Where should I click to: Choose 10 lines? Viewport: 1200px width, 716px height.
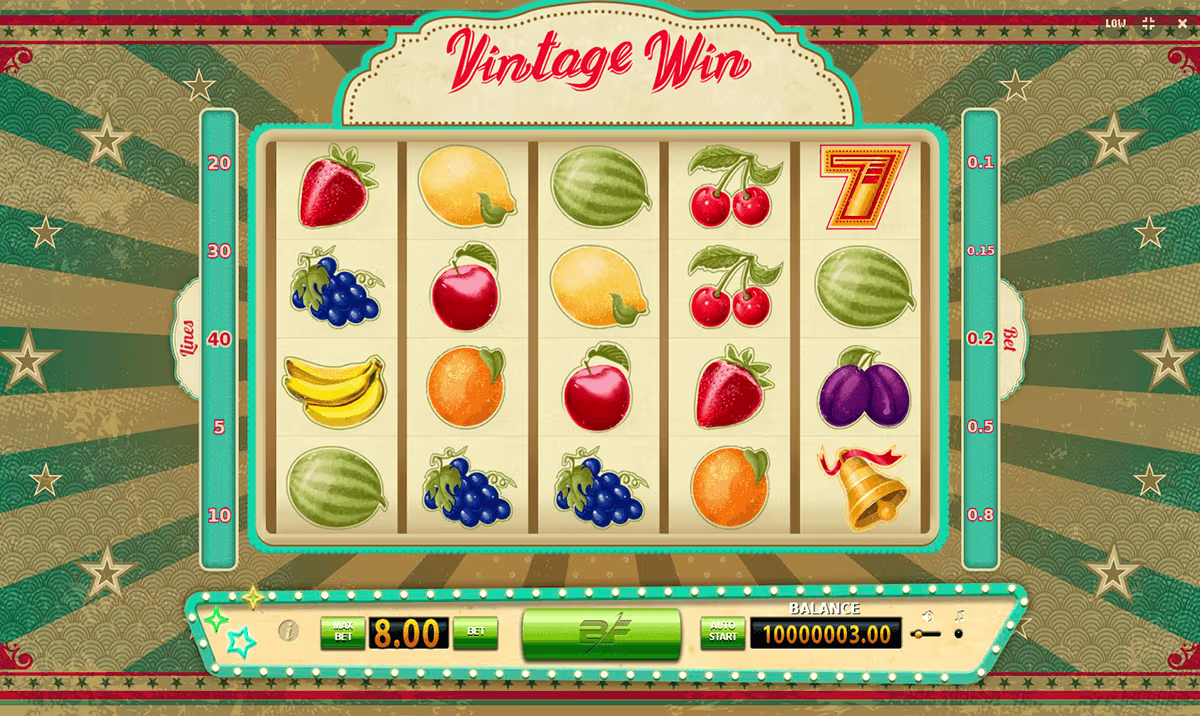[x=219, y=515]
